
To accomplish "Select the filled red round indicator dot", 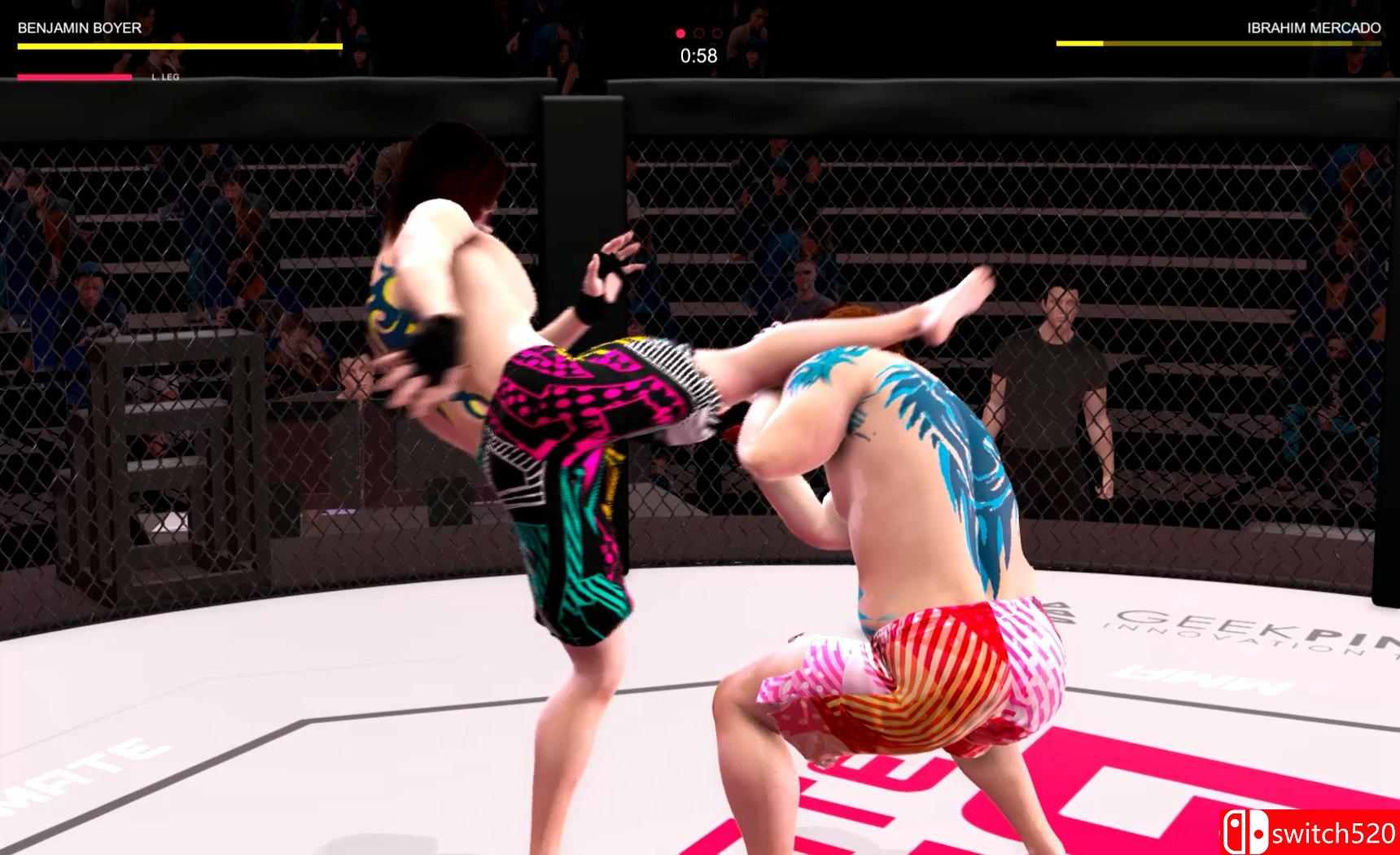I will pos(680,34).
